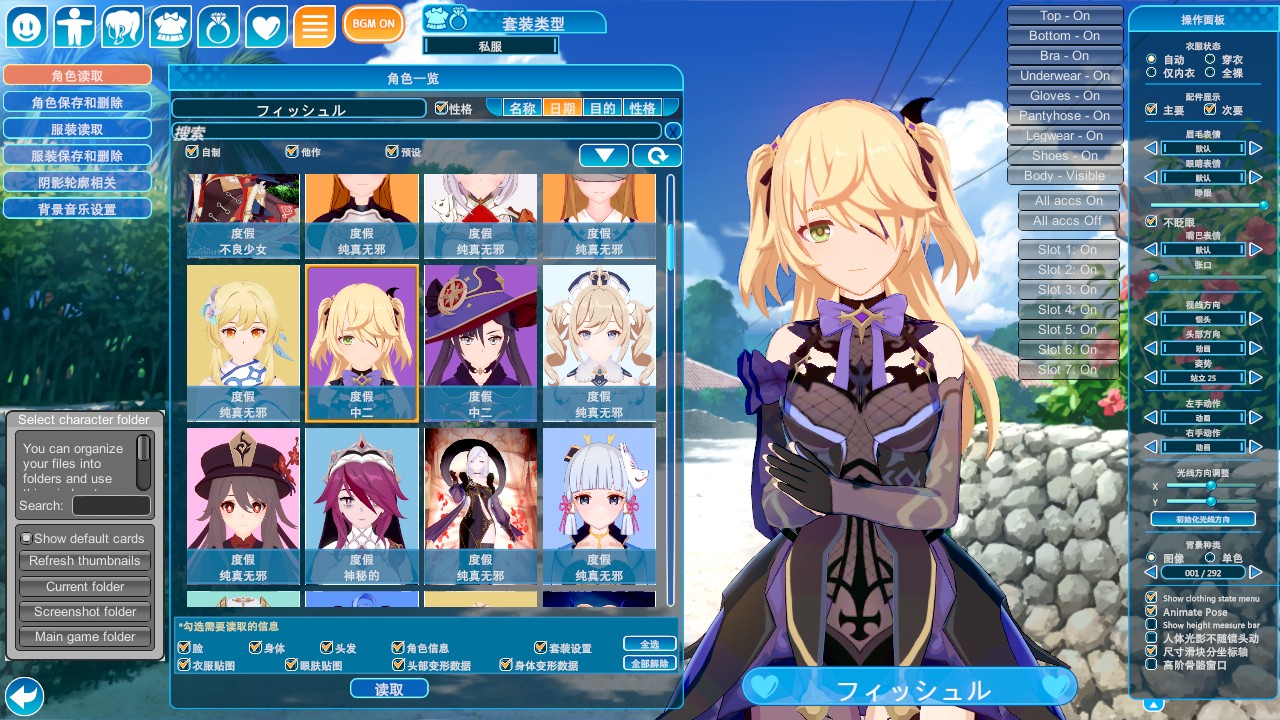Uncheck the Animate Pose checkbox
Screen dimensions: 1280x720
pyautogui.click(x=1151, y=612)
